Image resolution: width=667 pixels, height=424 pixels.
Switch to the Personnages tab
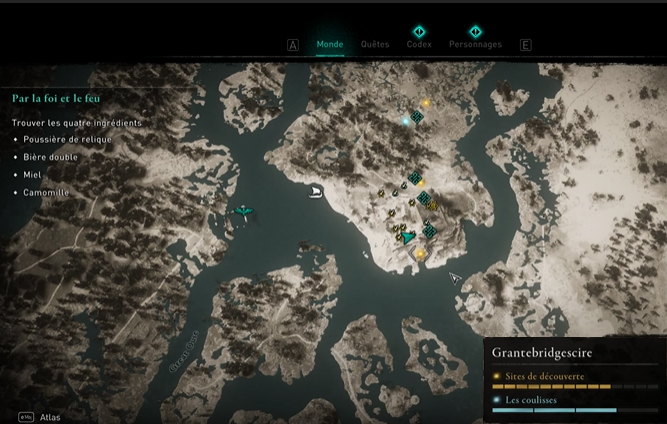pyautogui.click(x=475, y=45)
